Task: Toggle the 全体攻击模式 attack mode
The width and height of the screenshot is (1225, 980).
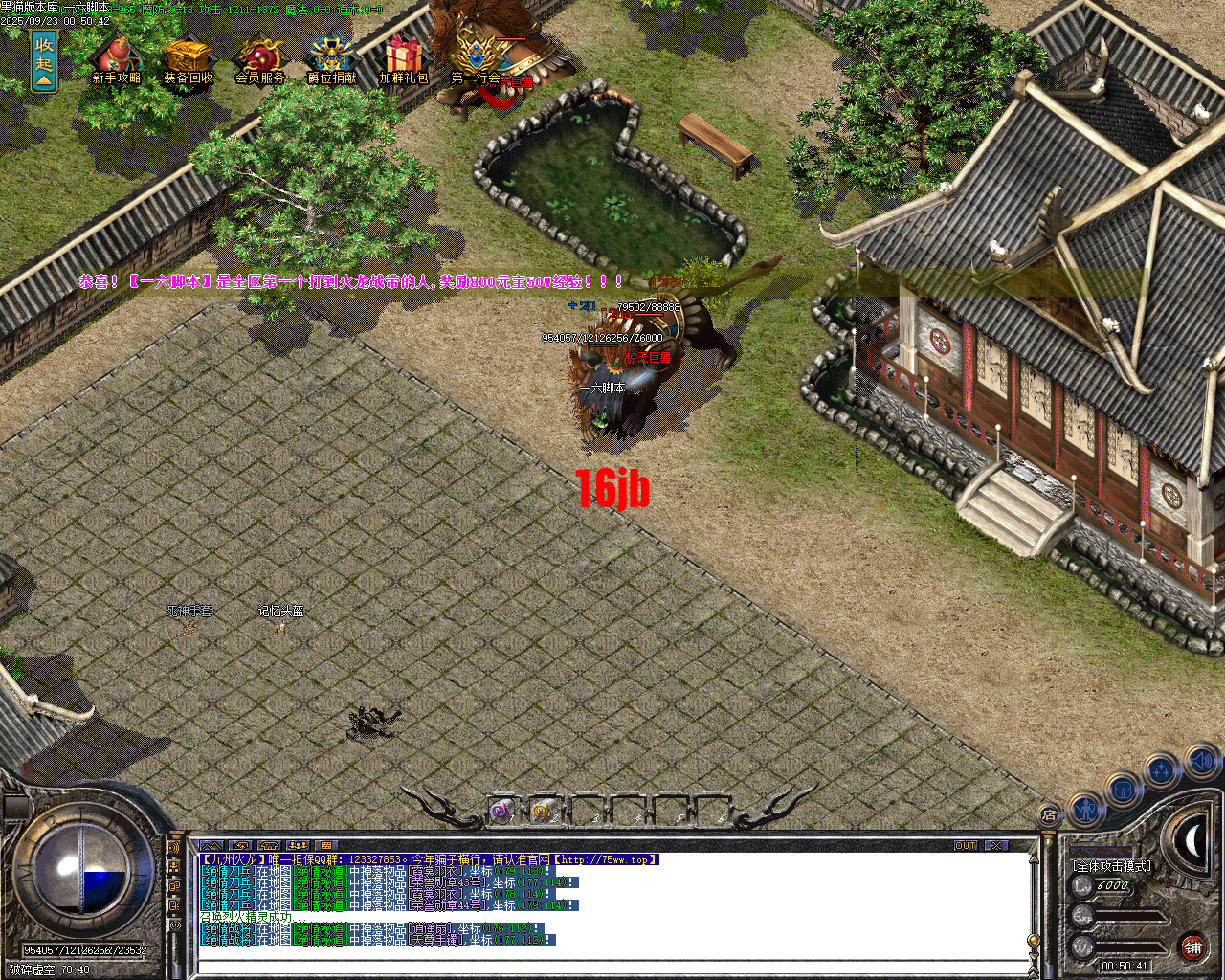Action: [x=1113, y=865]
